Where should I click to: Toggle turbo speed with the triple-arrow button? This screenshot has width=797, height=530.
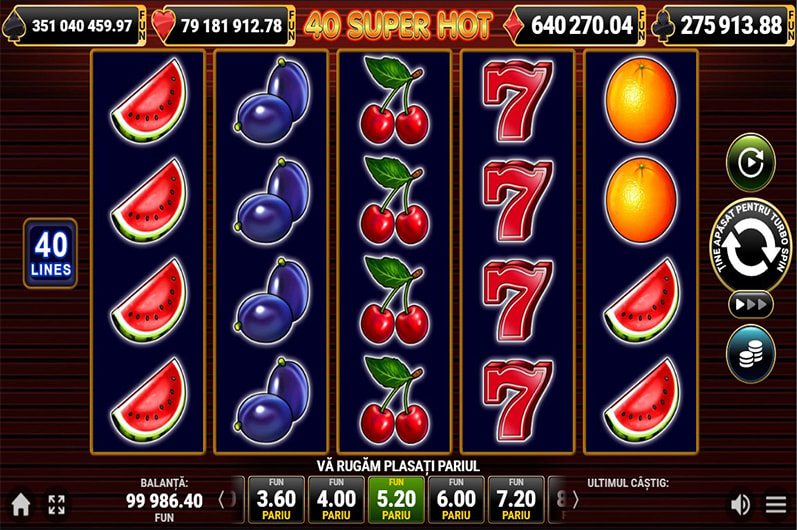coord(750,304)
